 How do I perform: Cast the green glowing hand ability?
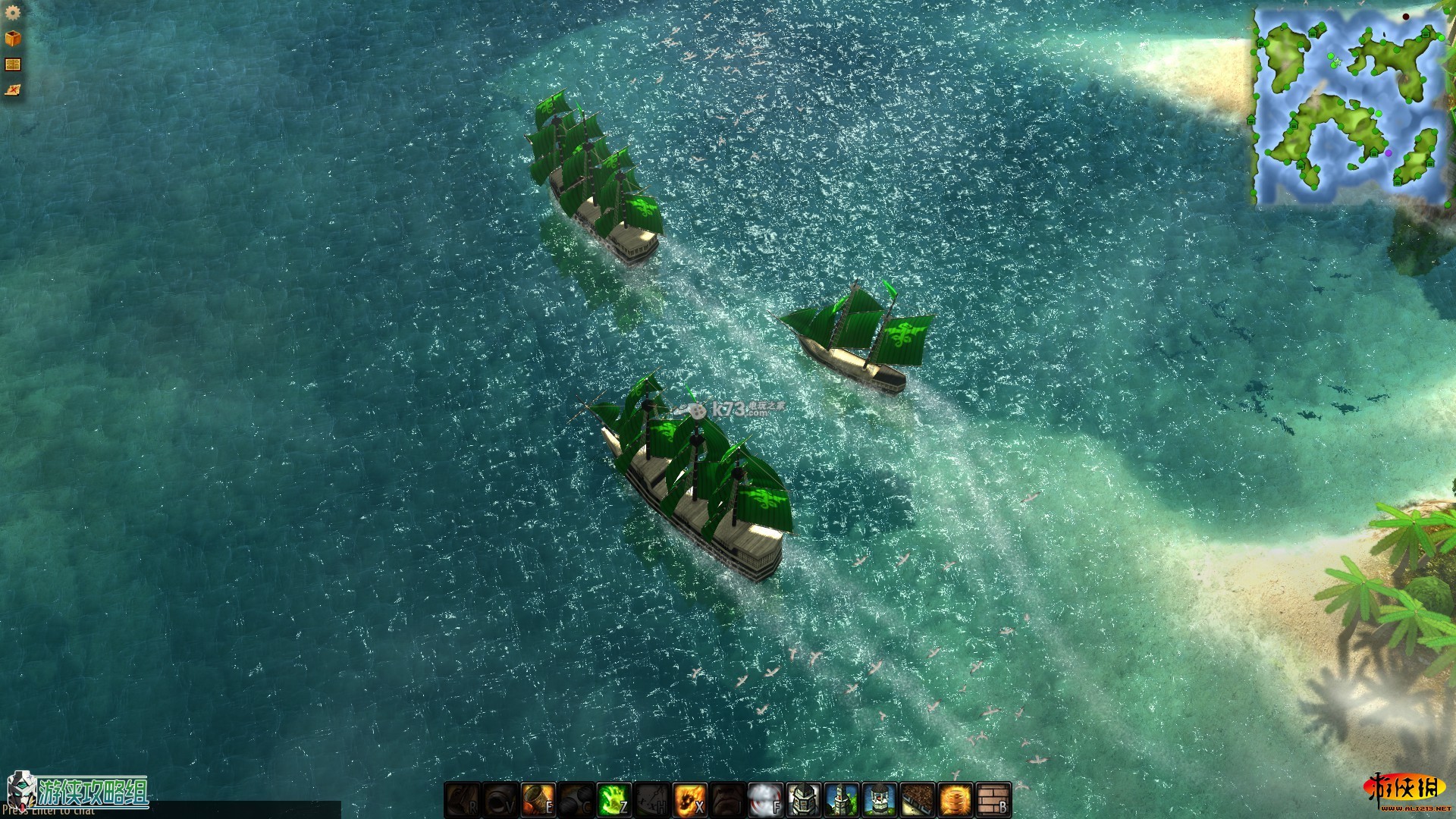tap(614, 799)
